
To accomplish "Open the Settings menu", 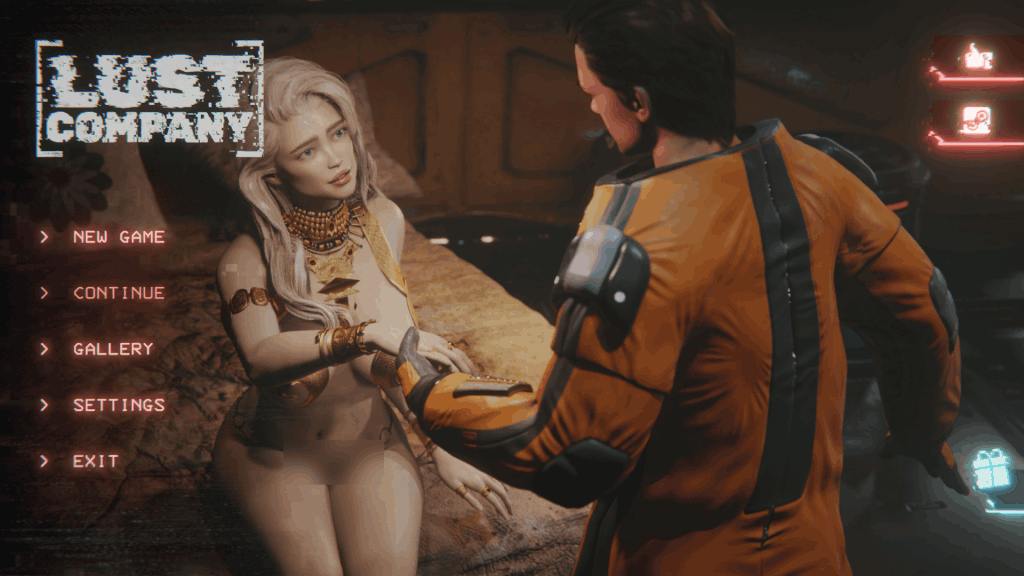I will point(118,405).
